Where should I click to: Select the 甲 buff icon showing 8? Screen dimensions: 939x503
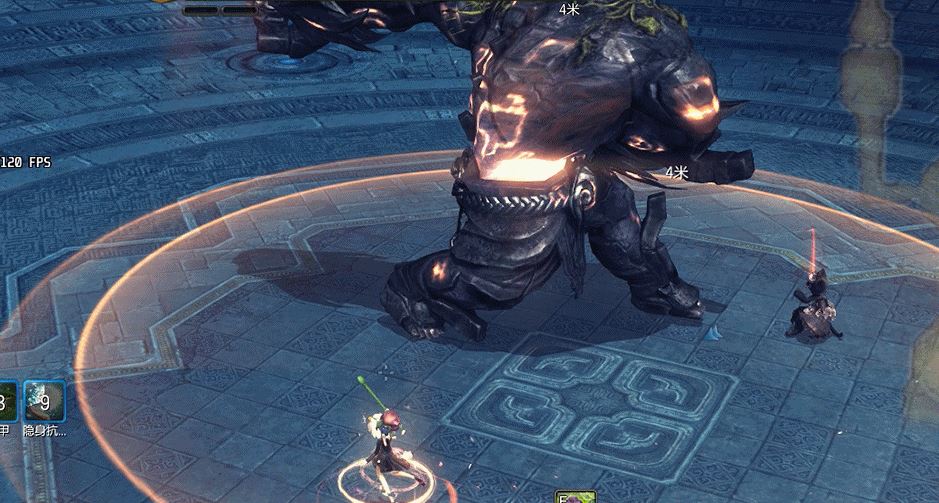click(x=5, y=400)
